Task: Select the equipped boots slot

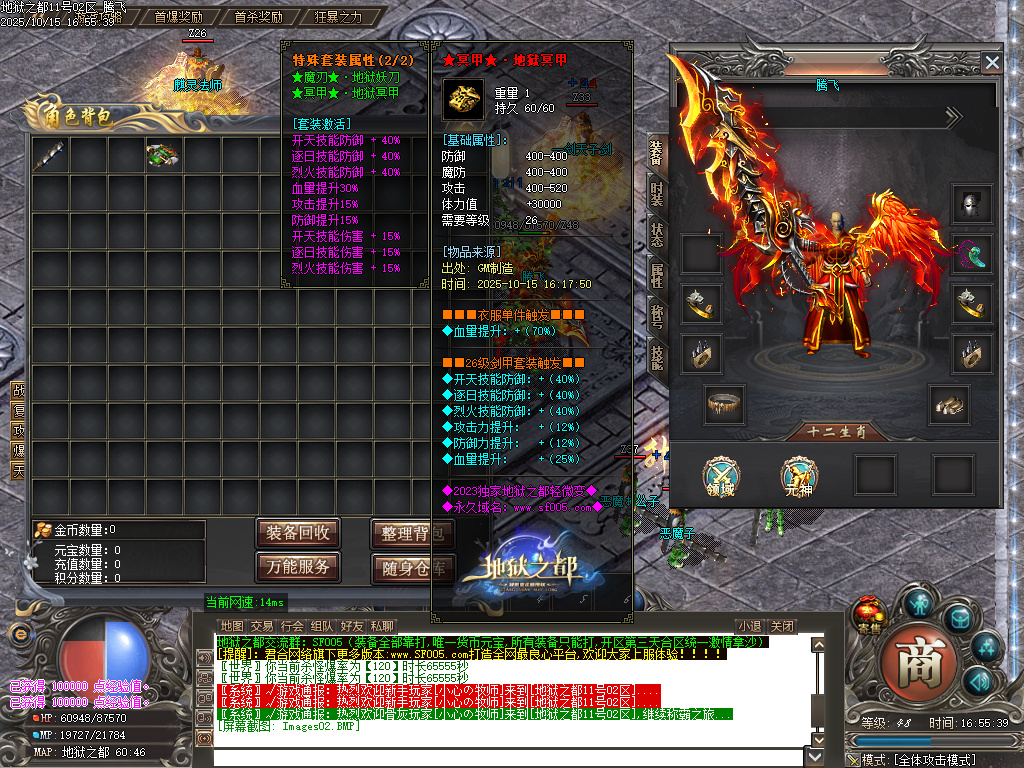Action: click(x=948, y=403)
